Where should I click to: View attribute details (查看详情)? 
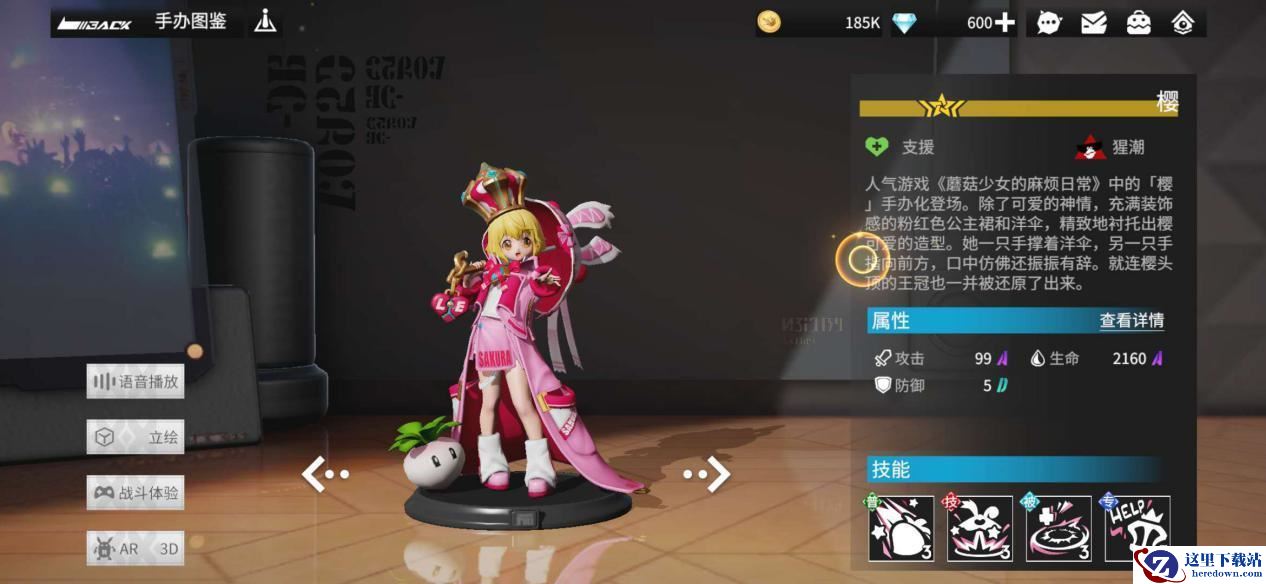click(x=1131, y=321)
